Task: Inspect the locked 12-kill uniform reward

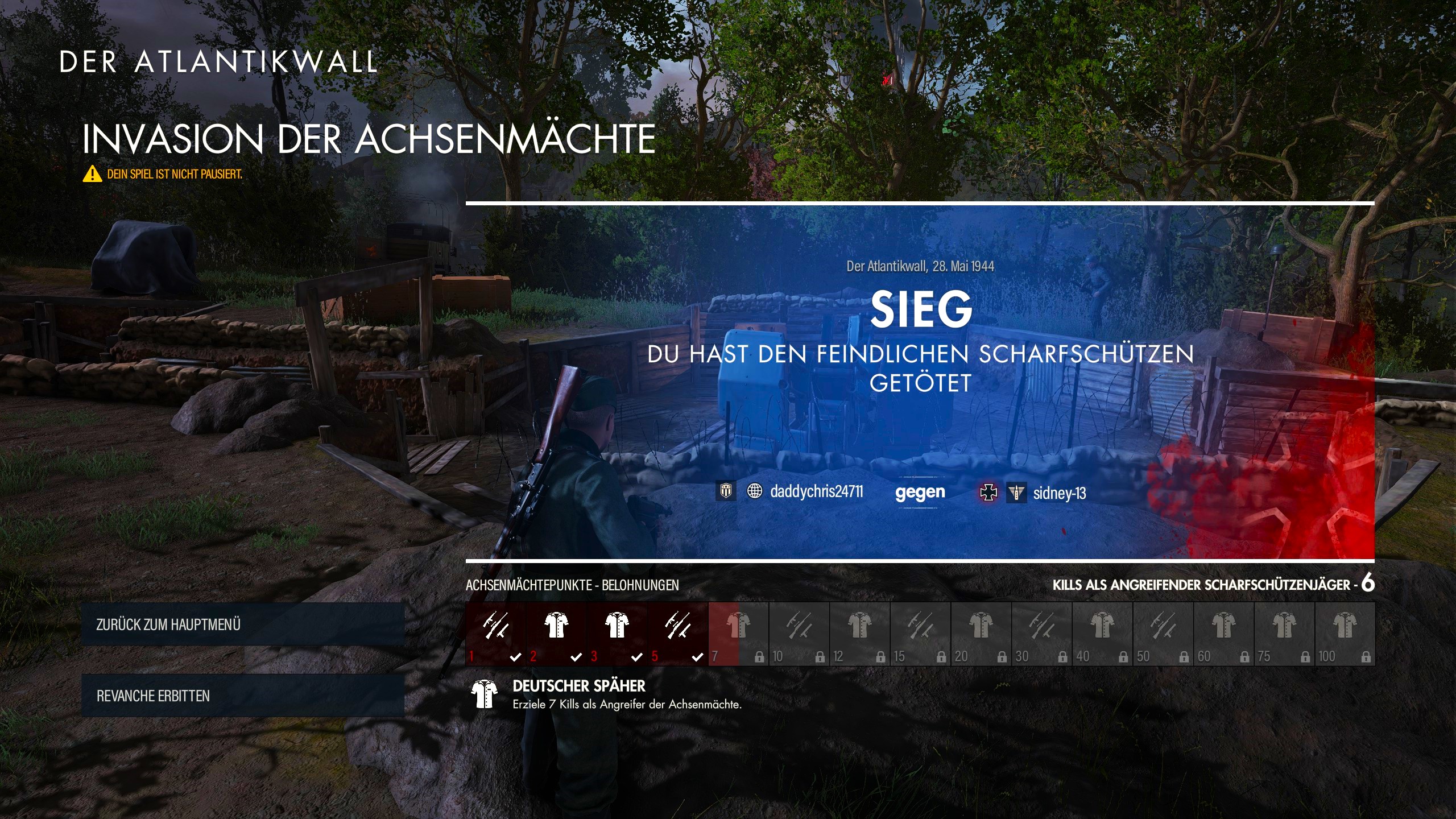Action: [860, 633]
